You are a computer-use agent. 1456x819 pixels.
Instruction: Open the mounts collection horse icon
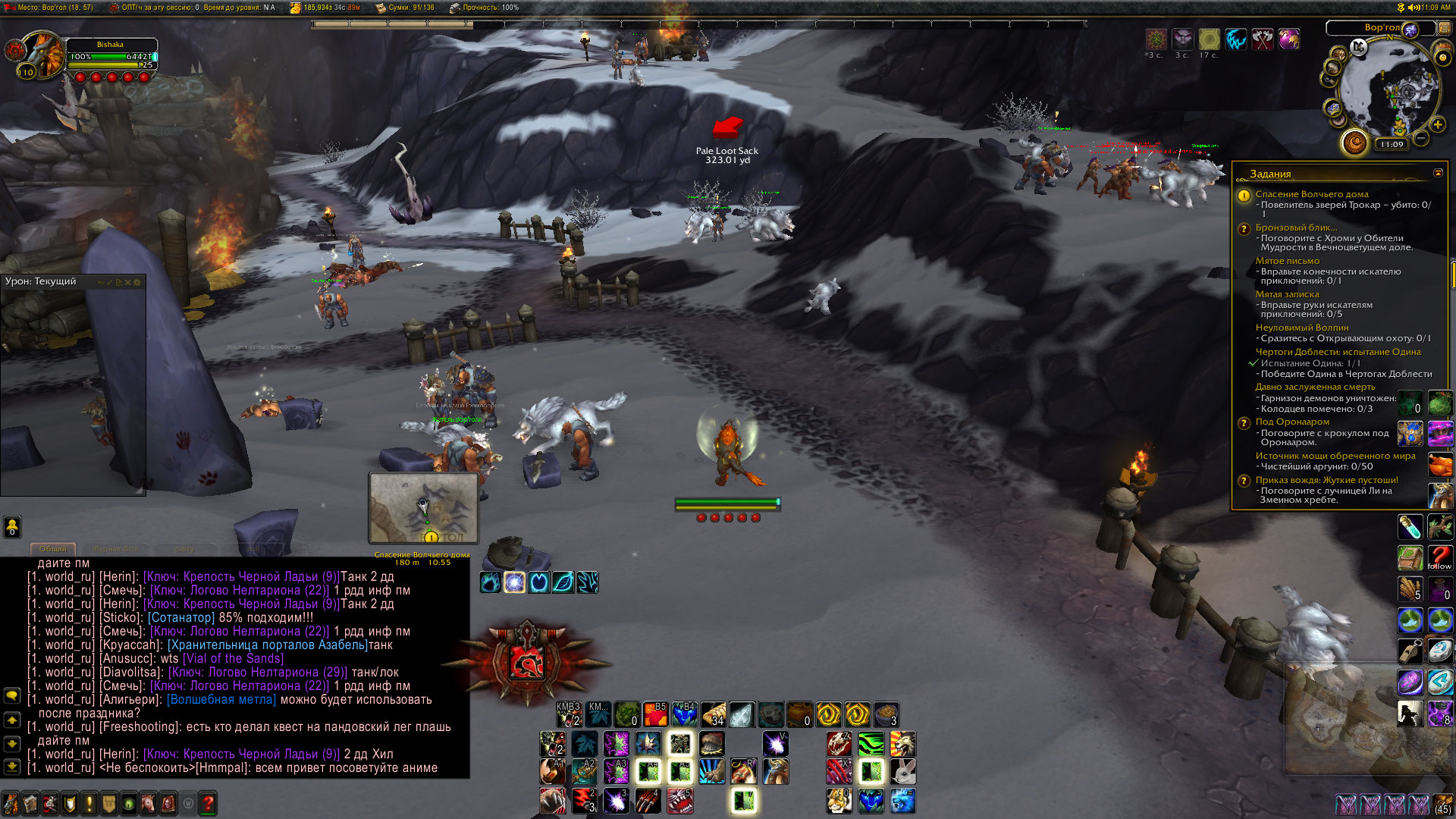149,803
